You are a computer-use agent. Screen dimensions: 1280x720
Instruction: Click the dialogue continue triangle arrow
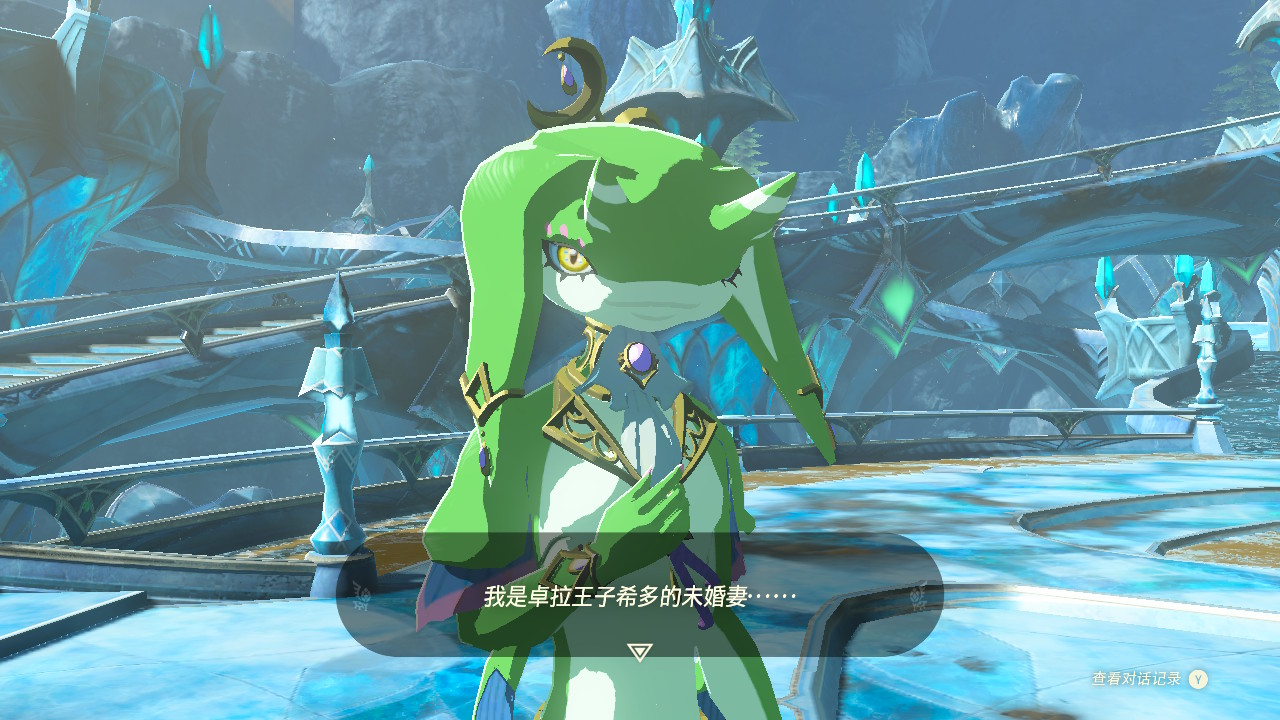point(639,652)
